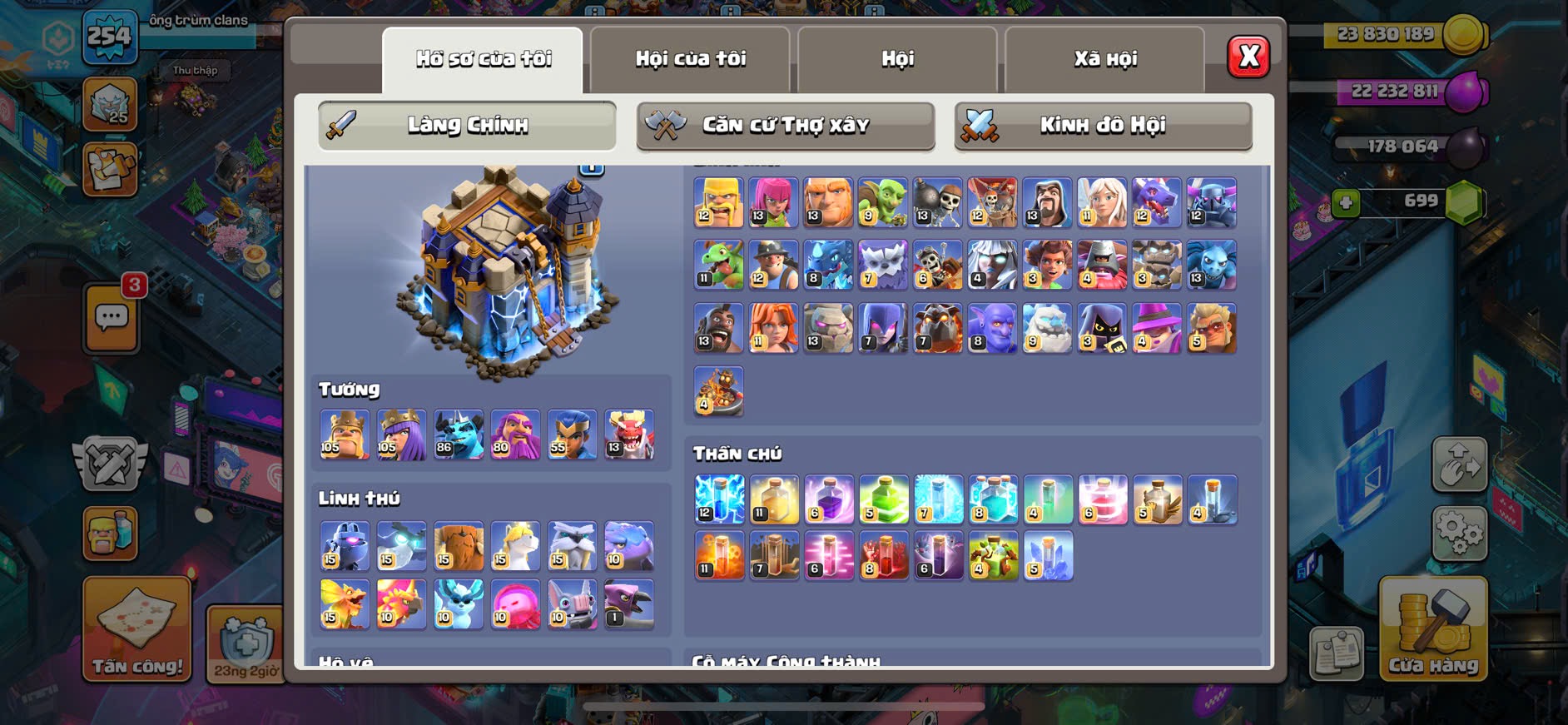1568x725 pixels.
Task: Open the chat bubble with 3 notifications
Action: (112, 317)
